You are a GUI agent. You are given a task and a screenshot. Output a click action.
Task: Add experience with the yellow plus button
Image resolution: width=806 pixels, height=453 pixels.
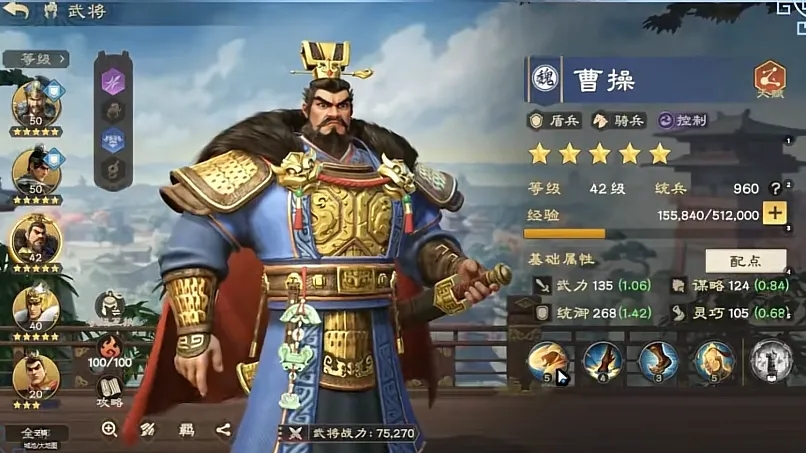click(773, 213)
